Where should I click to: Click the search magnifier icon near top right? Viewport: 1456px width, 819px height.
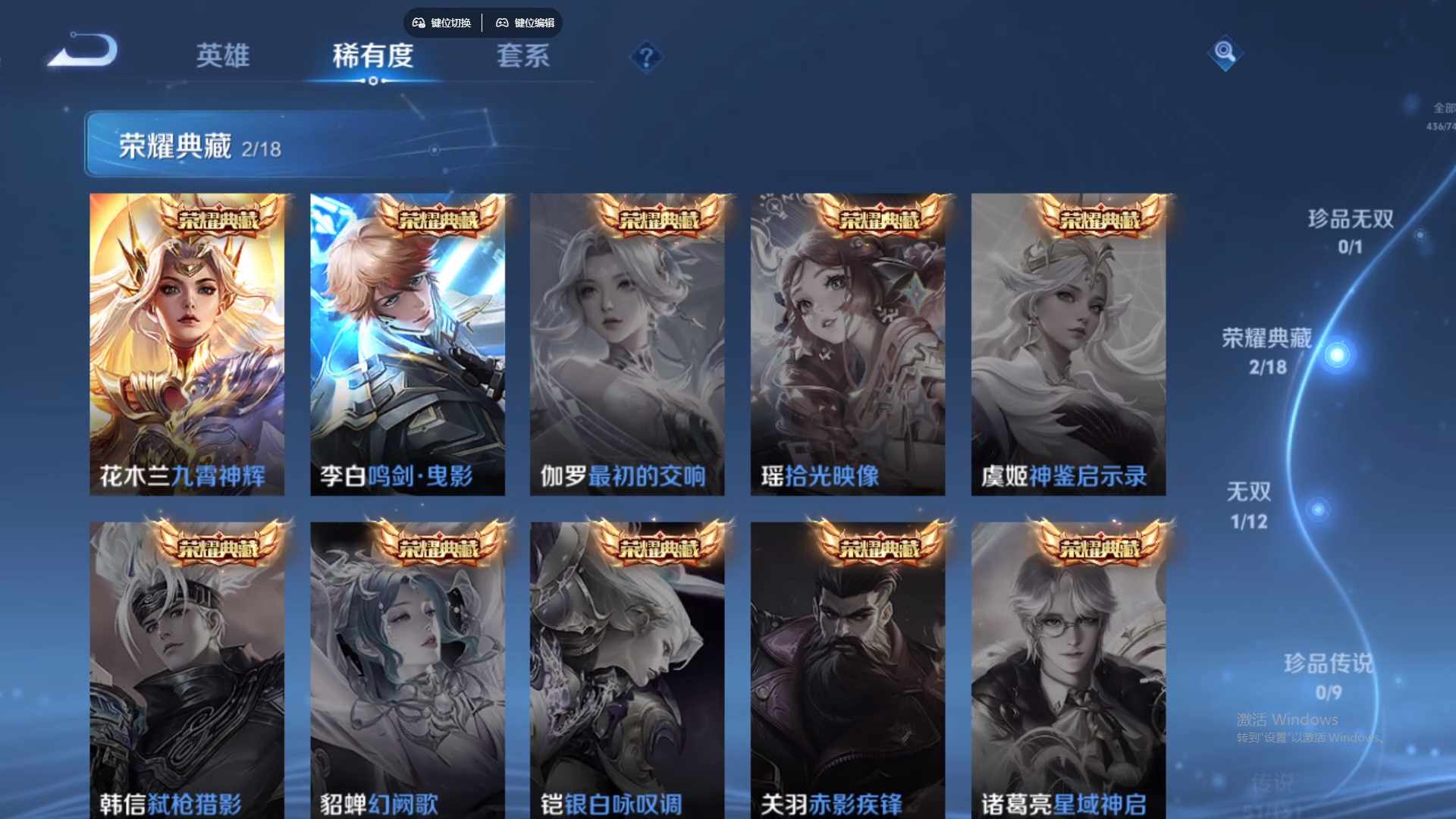[x=1225, y=54]
